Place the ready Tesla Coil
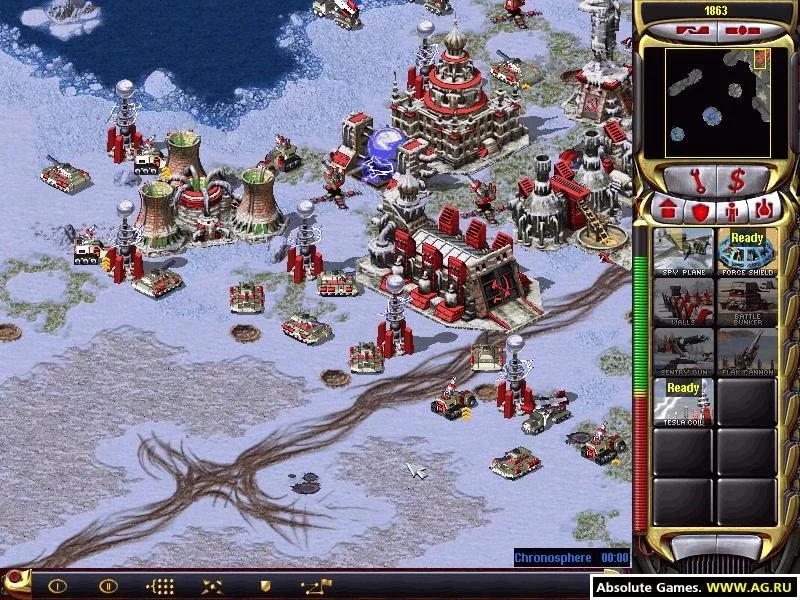The image size is (800, 600). click(684, 402)
